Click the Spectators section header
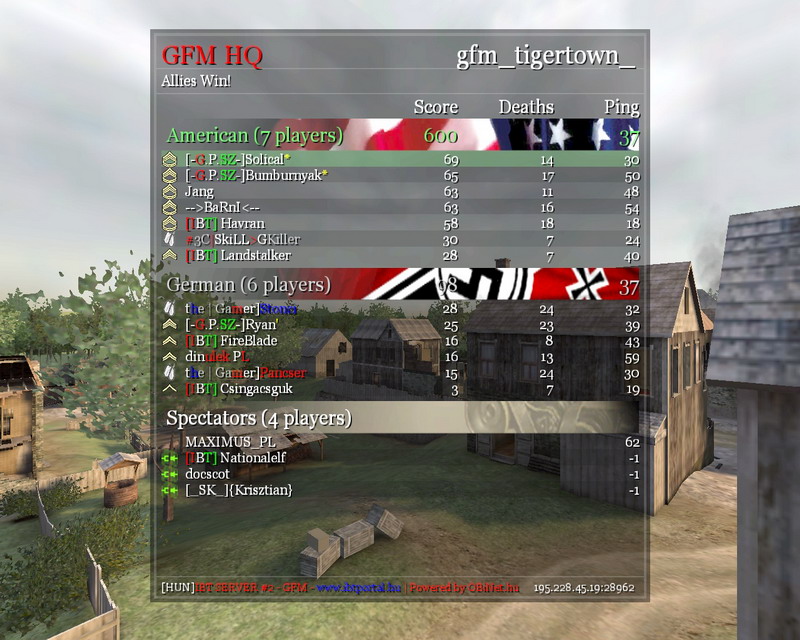 (x=400, y=417)
